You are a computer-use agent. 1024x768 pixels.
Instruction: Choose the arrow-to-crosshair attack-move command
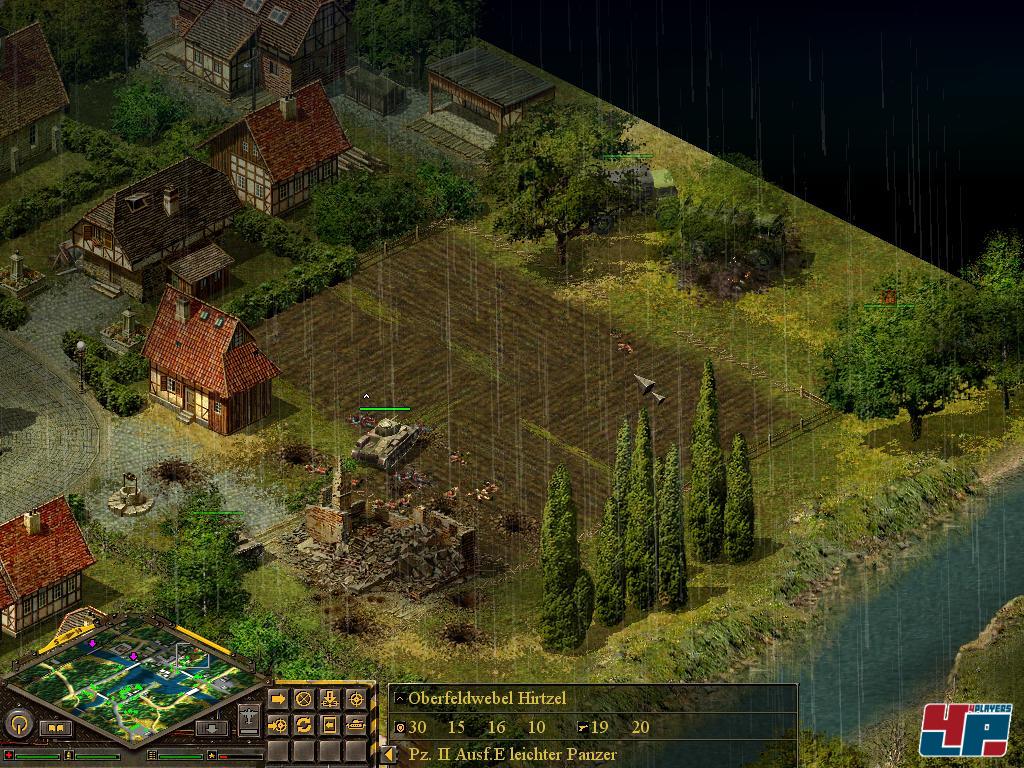point(278,724)
